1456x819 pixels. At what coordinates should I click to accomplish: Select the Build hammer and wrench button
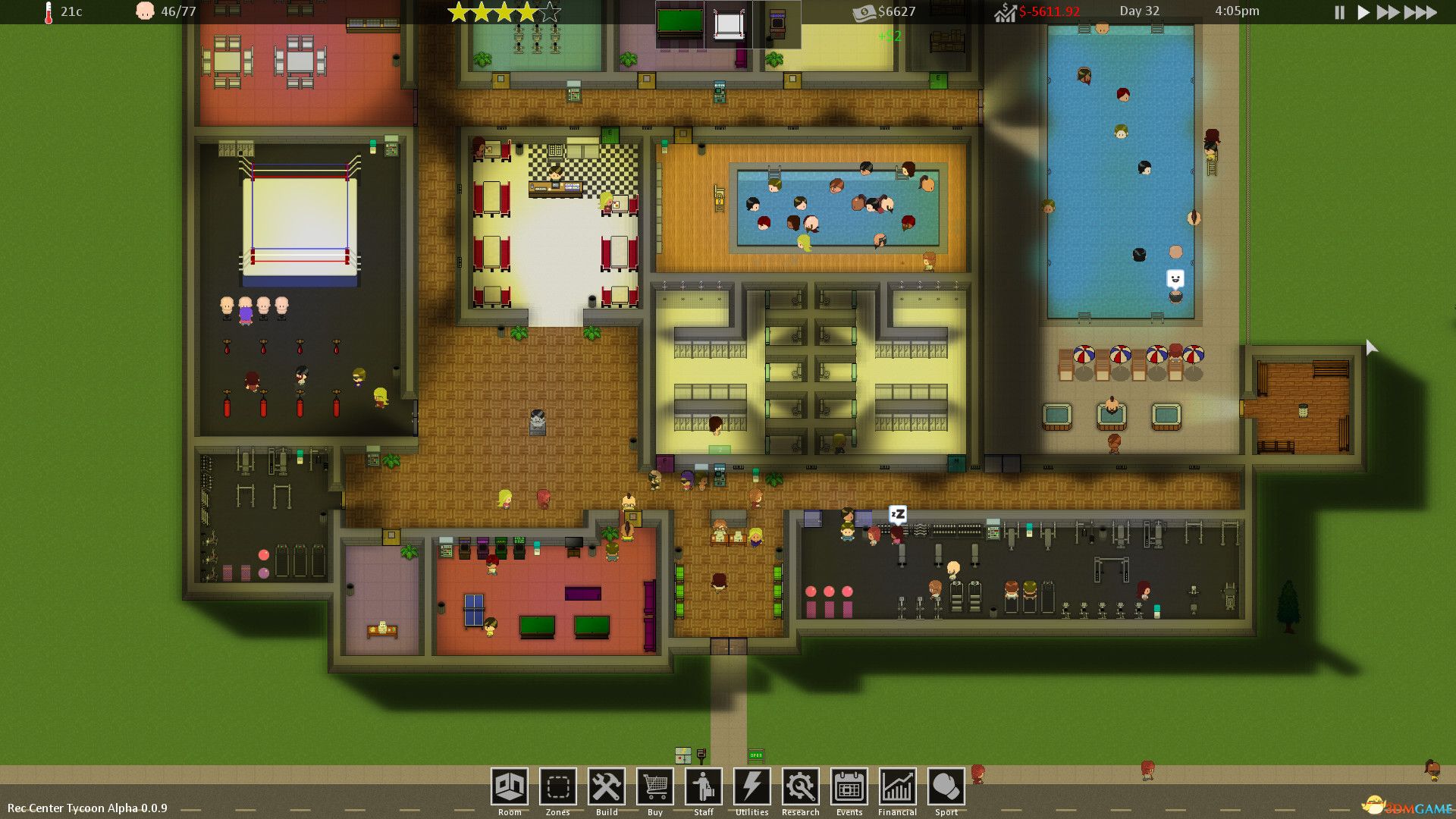pos(606,787)
